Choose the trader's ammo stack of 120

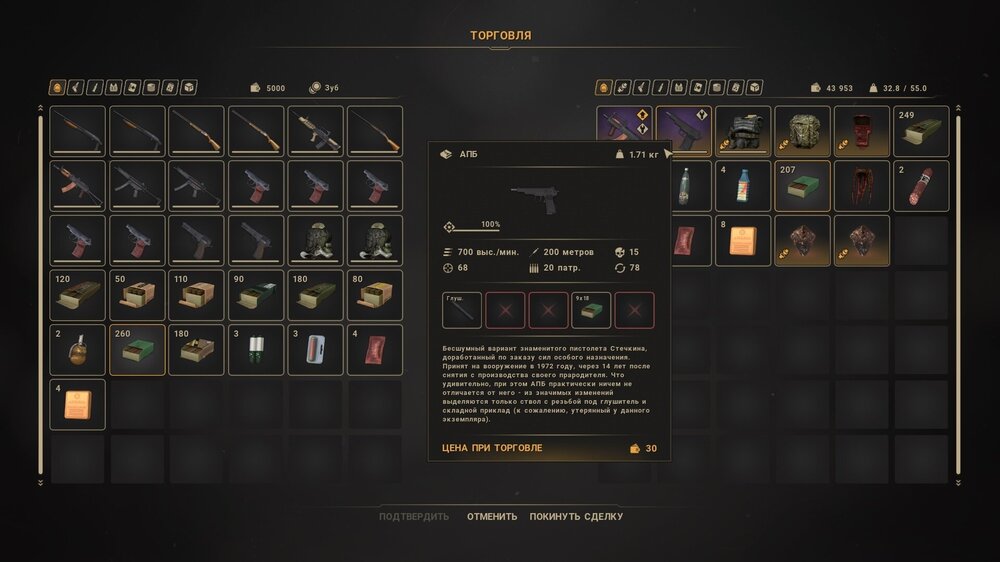pos(77,295)
